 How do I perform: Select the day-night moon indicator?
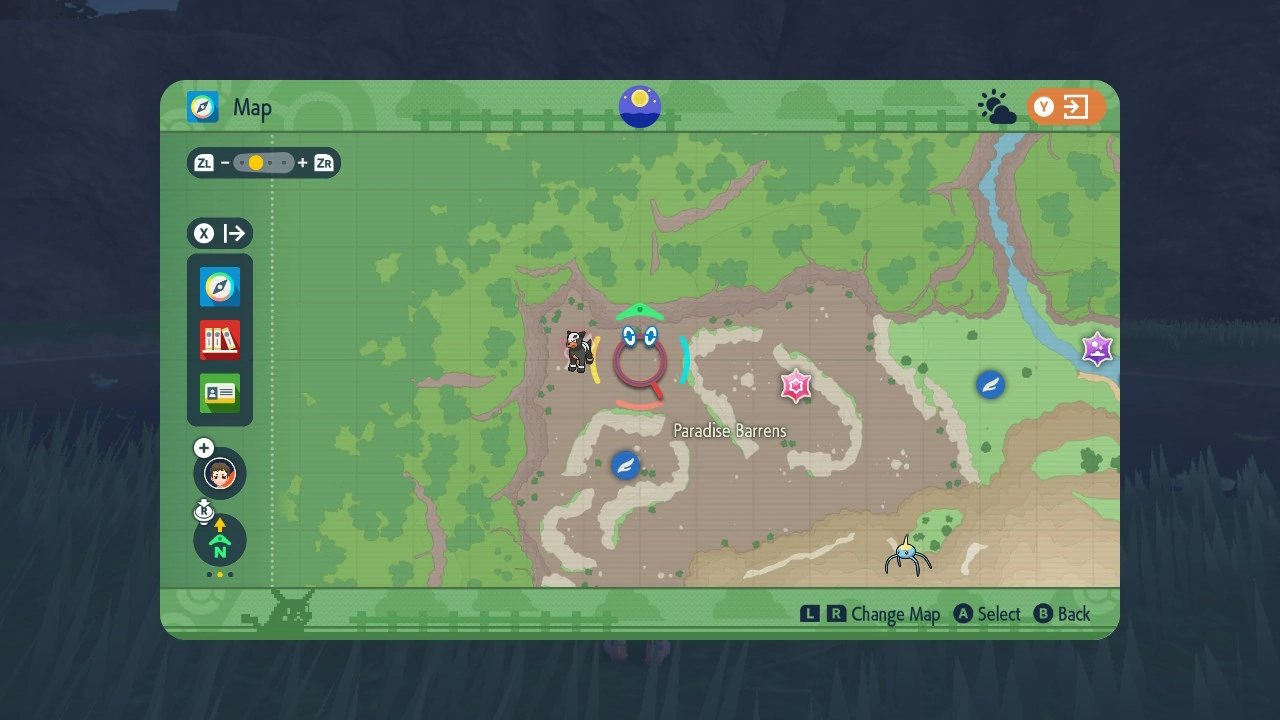pyautogui.click(x=639, y=106)
